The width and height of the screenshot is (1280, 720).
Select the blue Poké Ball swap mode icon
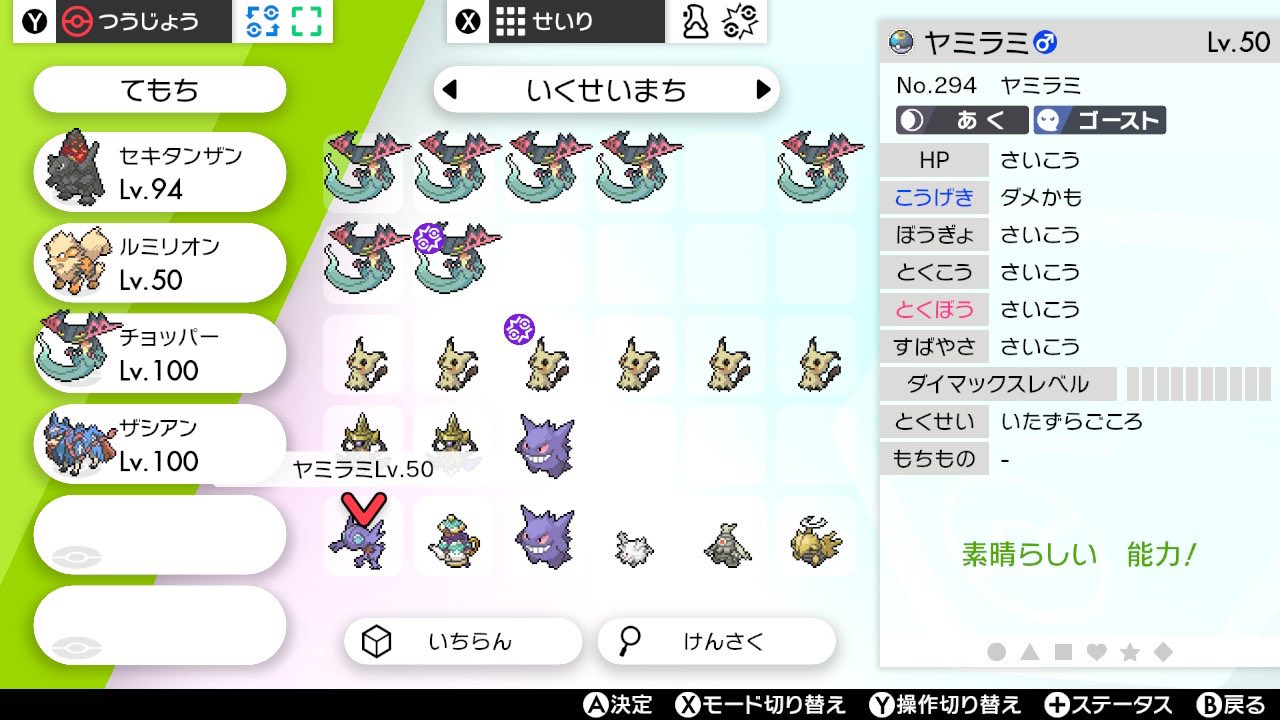pyautogui.click(x=263, y=19)
